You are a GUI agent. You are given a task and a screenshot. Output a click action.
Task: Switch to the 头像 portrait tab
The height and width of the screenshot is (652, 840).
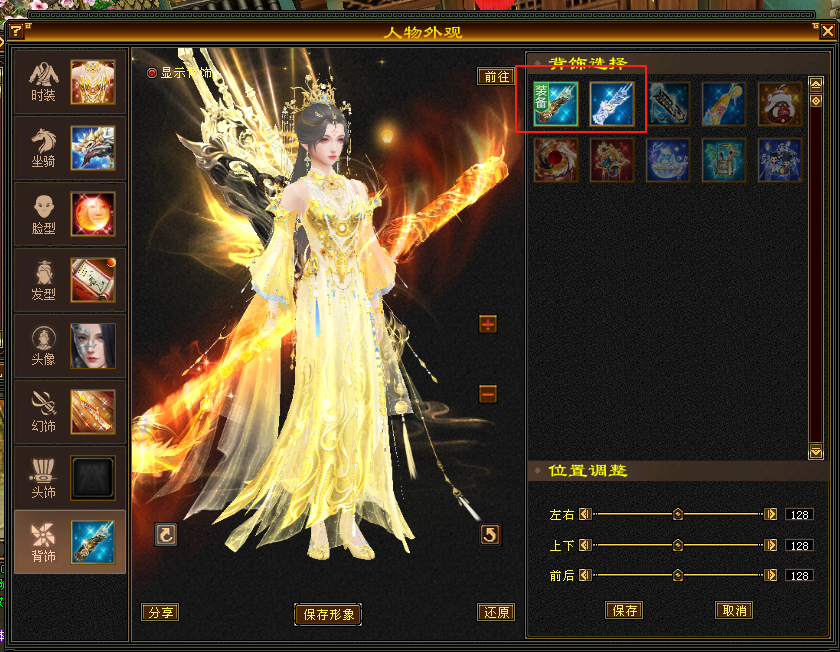(x=69, y=346)
